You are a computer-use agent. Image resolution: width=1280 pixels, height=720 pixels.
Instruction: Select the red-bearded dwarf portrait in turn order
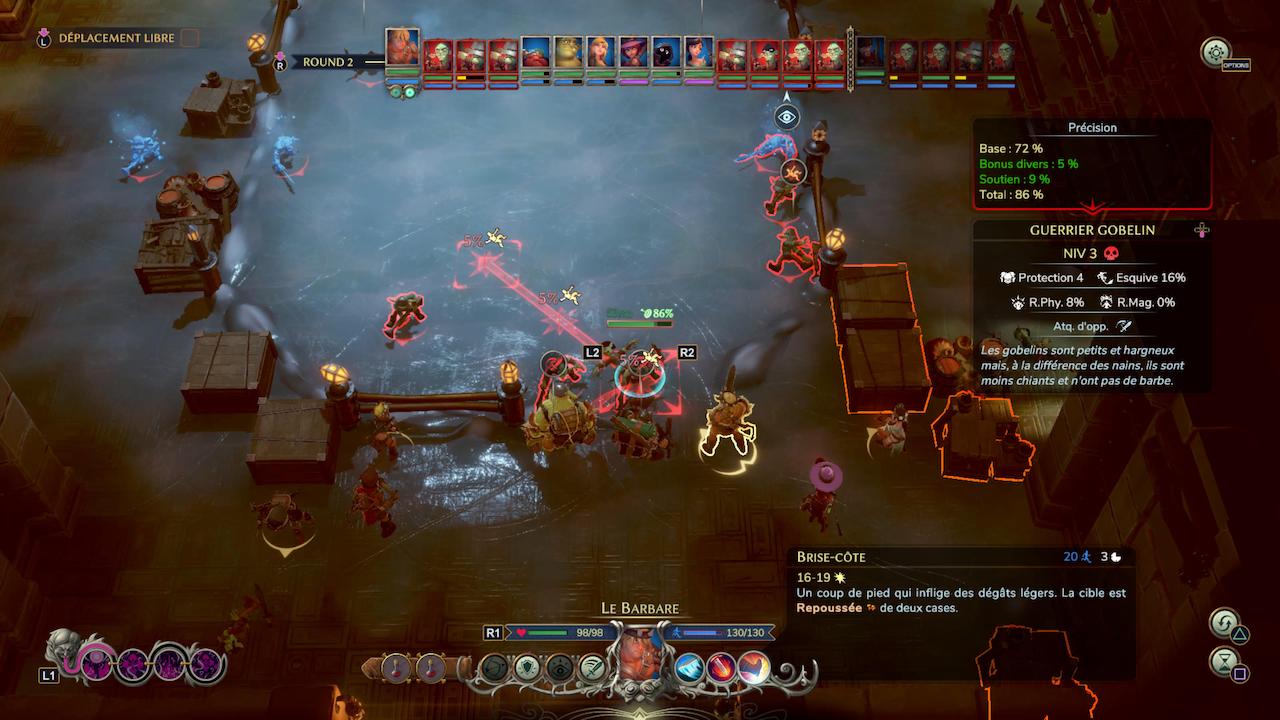click(x=534, y=53)
